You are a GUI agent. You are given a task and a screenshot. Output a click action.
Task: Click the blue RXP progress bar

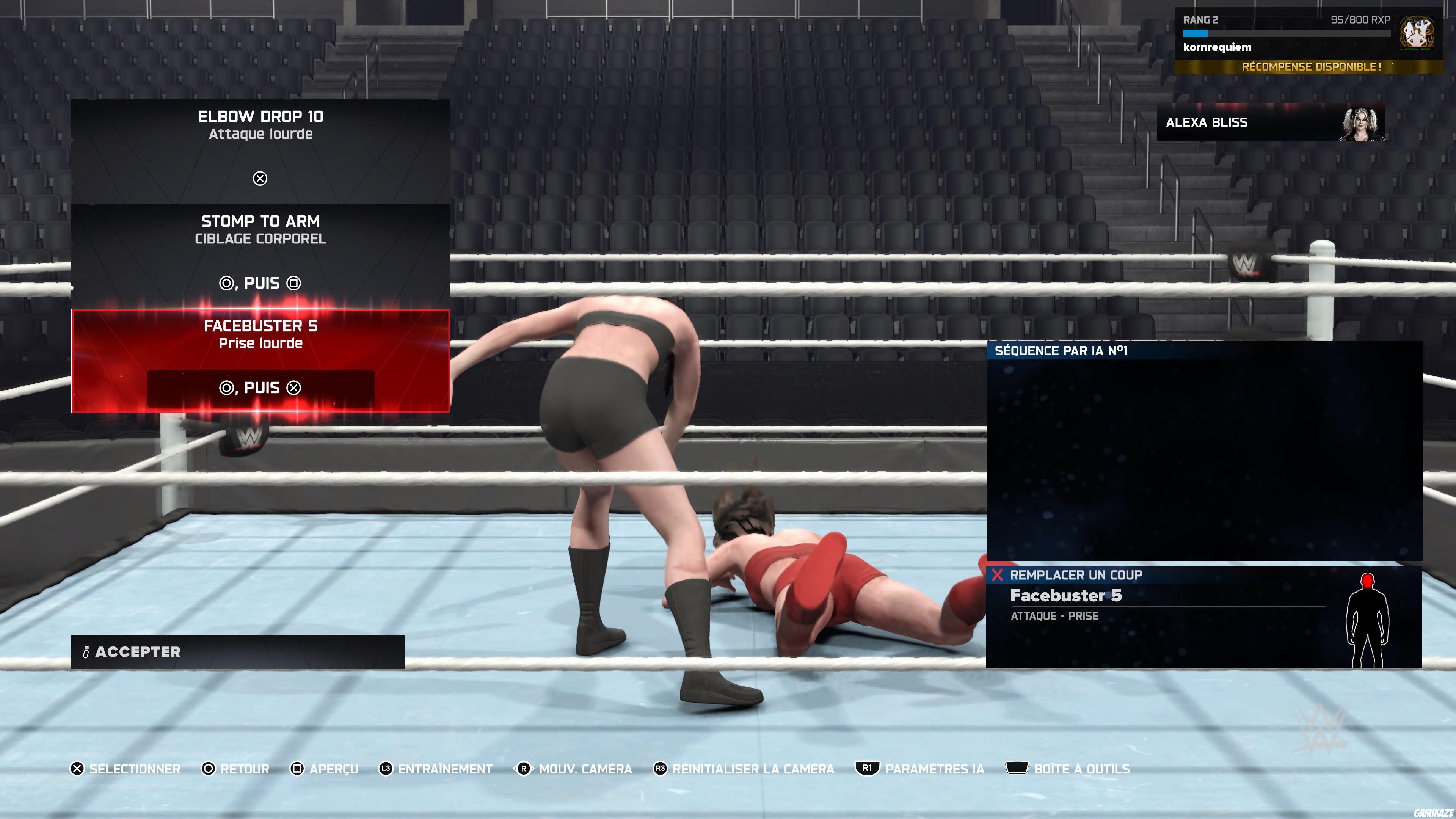pyautogui.click(x=1196, y=34)
